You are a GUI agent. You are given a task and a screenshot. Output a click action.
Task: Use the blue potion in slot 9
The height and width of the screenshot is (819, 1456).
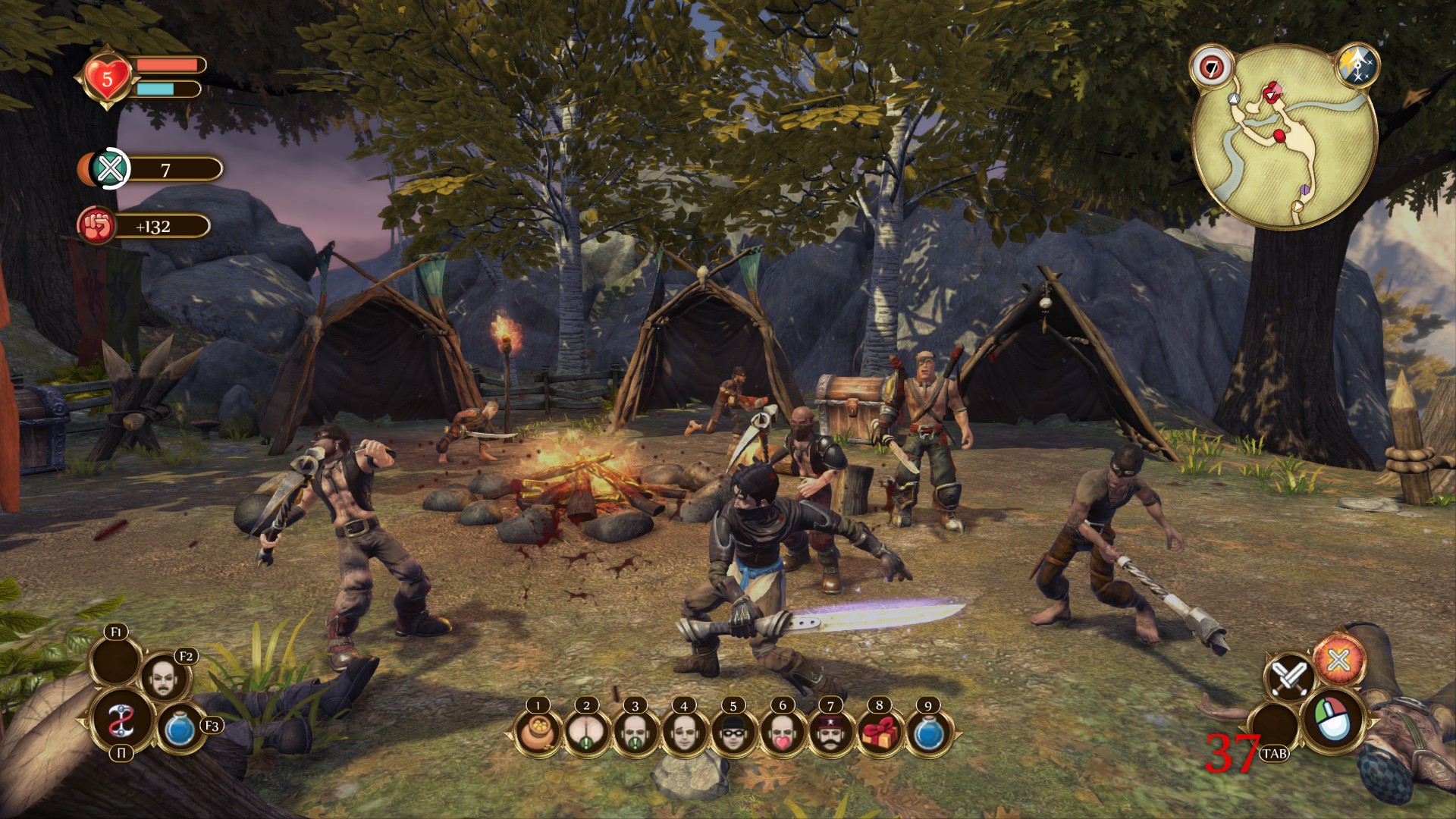tap(928, 733)
